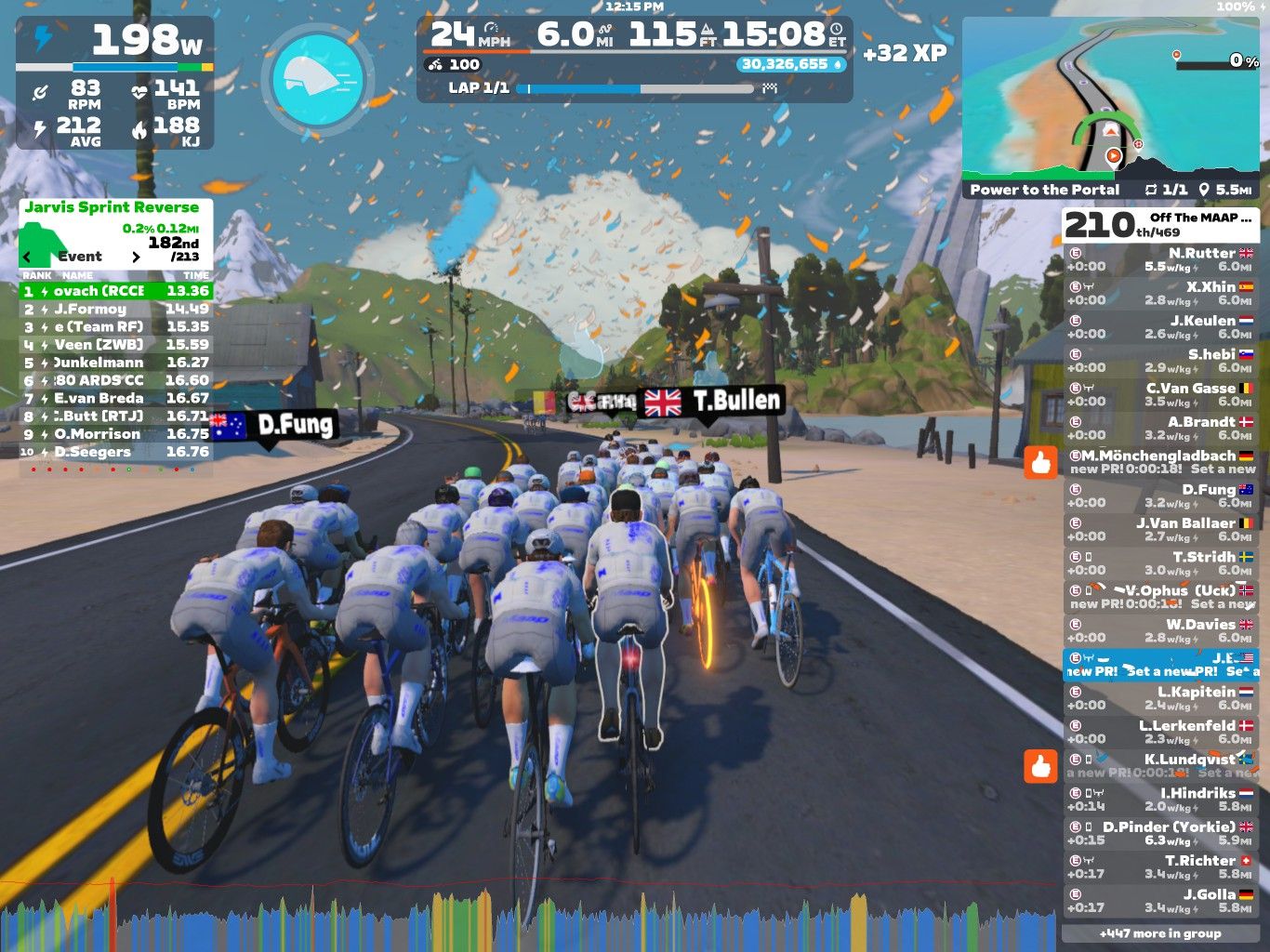Click the left chevron on Jarvis Sprint Reverse panel
Image resolution: width=1270 pixels, height=952 pixels.
pos(25,257)
